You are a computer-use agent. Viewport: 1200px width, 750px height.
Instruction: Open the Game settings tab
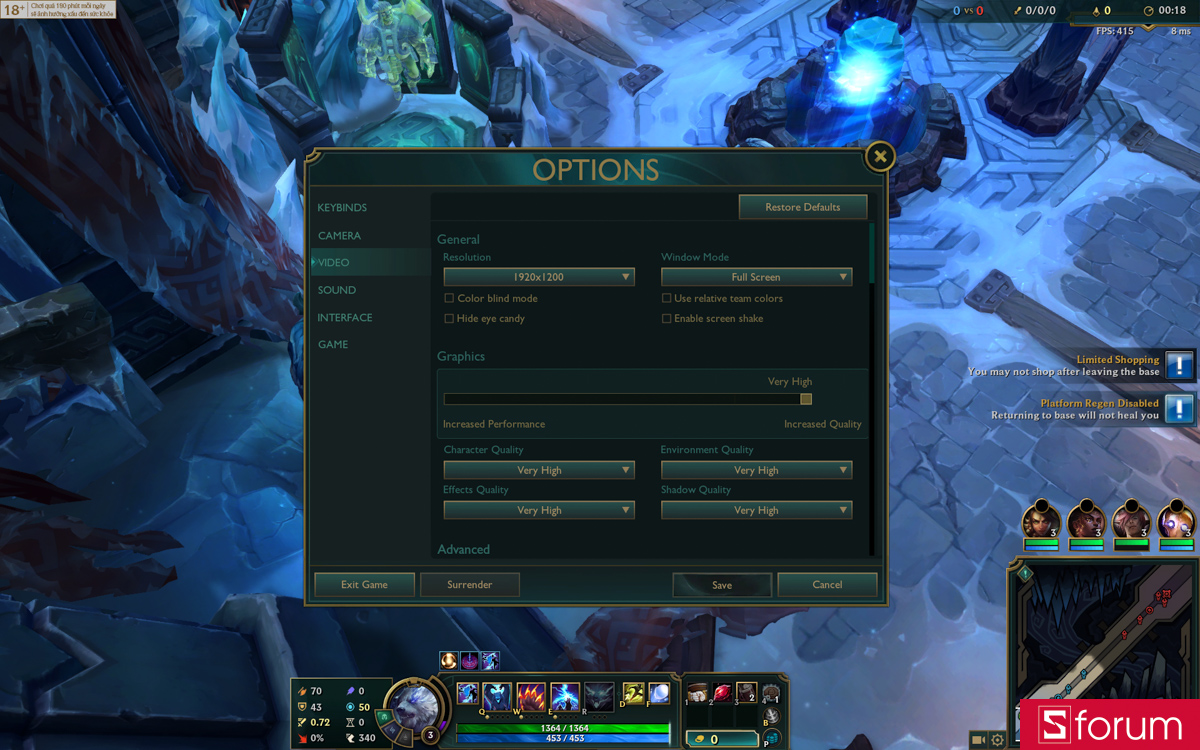pos(333,345)
